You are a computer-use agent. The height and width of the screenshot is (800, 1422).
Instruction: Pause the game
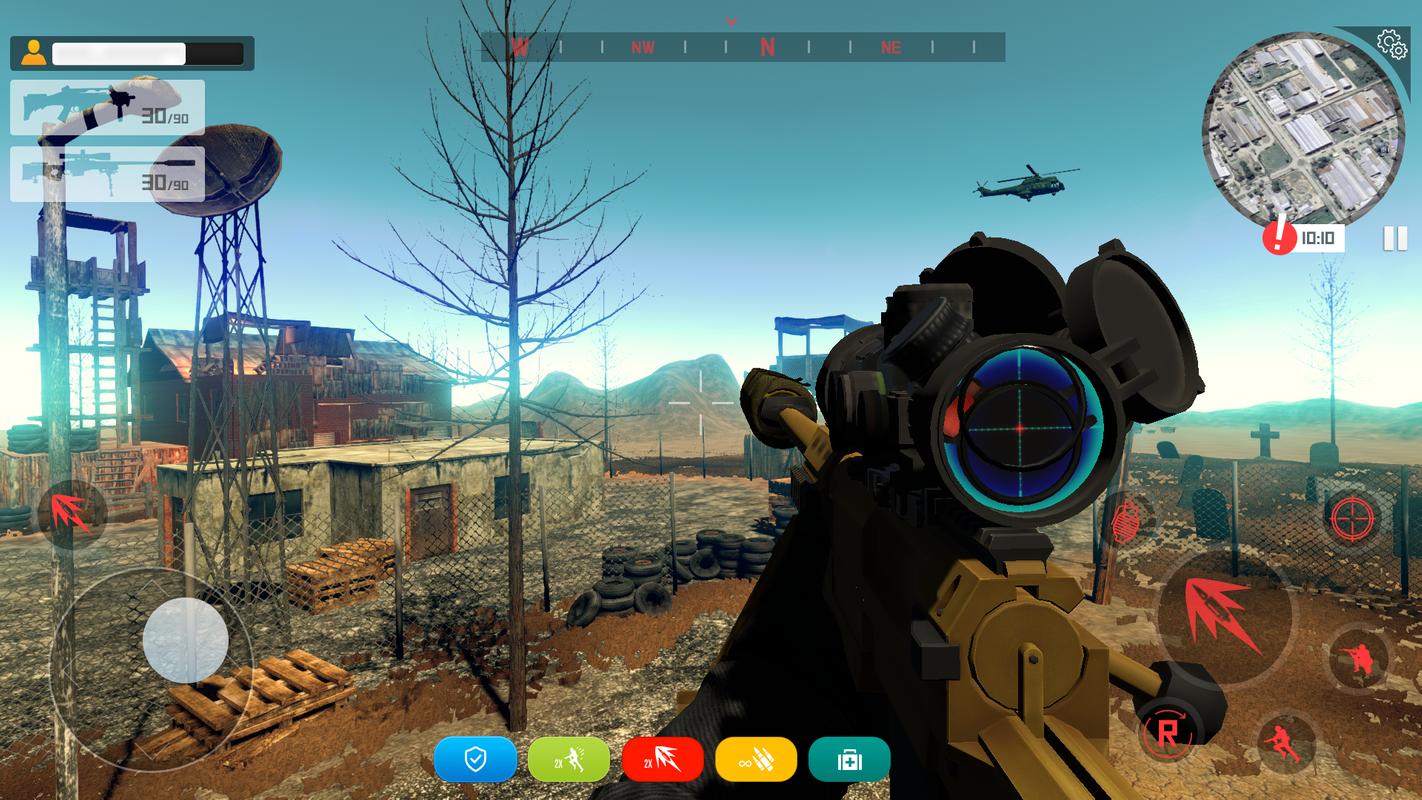pos(1394,238)
